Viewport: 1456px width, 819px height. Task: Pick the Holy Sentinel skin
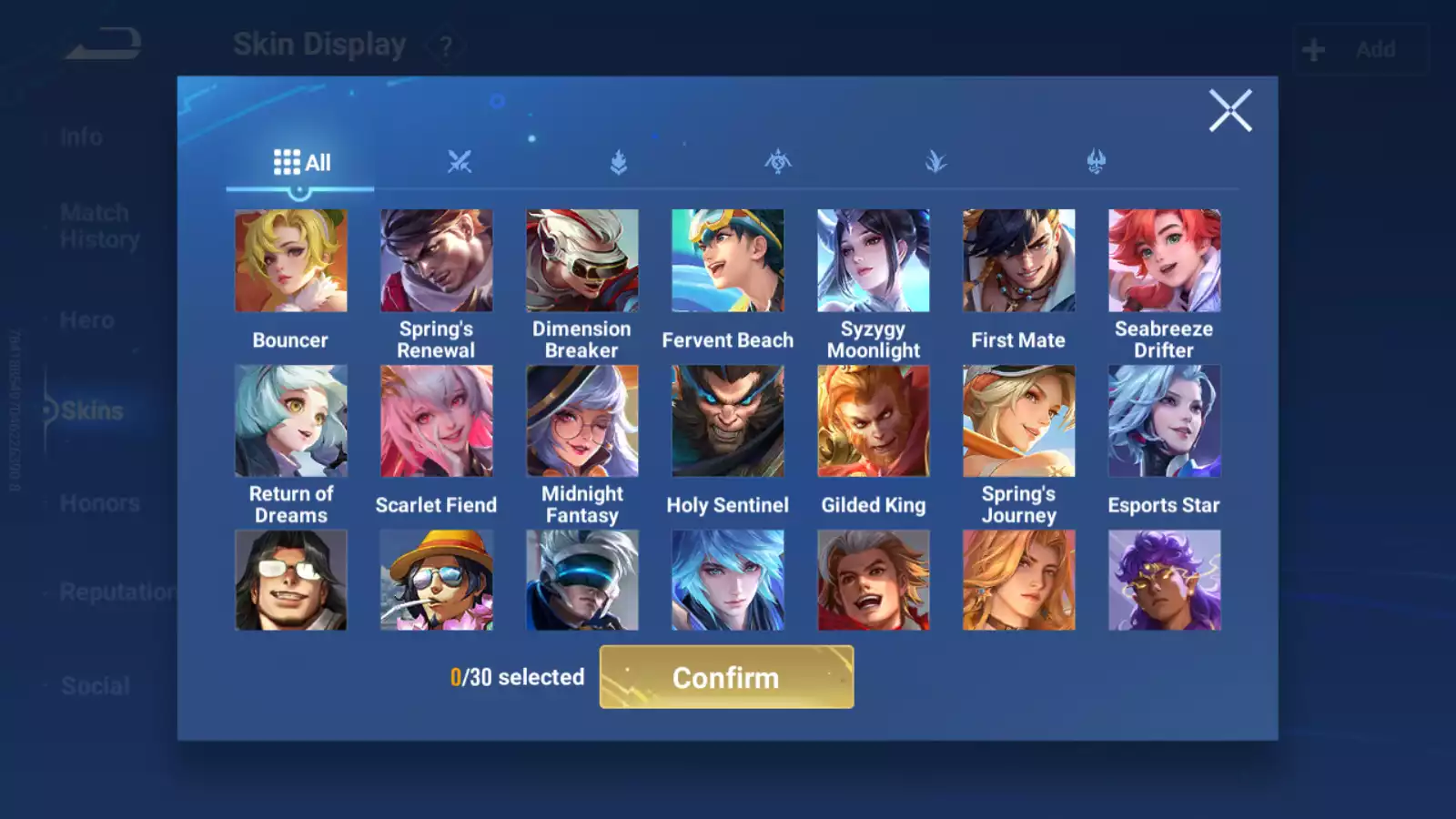coord(727,421)
